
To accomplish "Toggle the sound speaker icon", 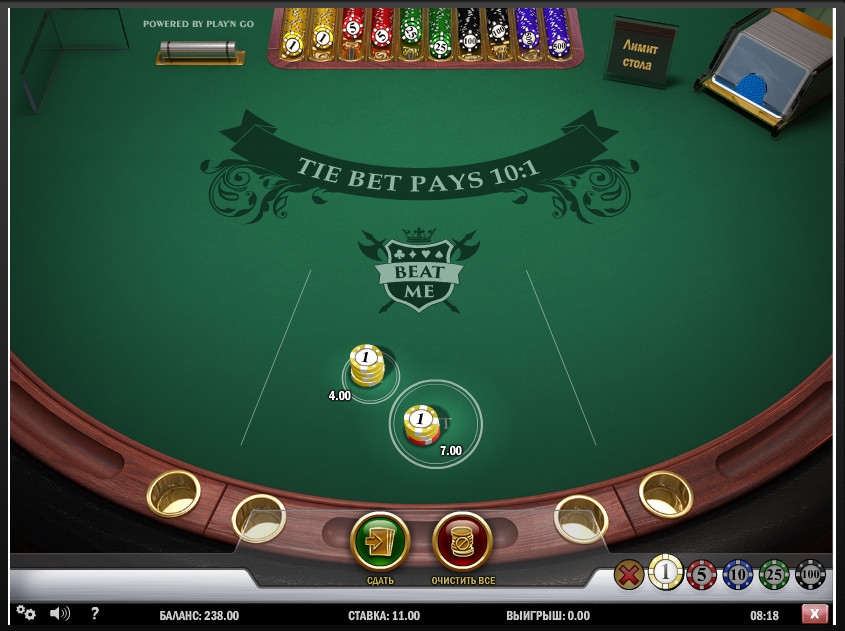I will 59,613.
